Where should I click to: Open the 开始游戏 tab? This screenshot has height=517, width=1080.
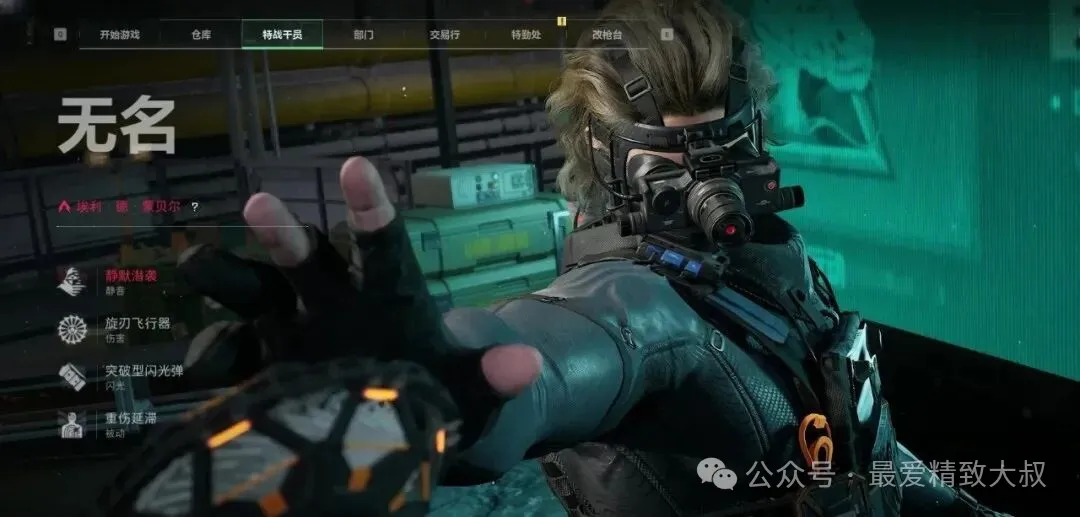click(x=119, y=35)
